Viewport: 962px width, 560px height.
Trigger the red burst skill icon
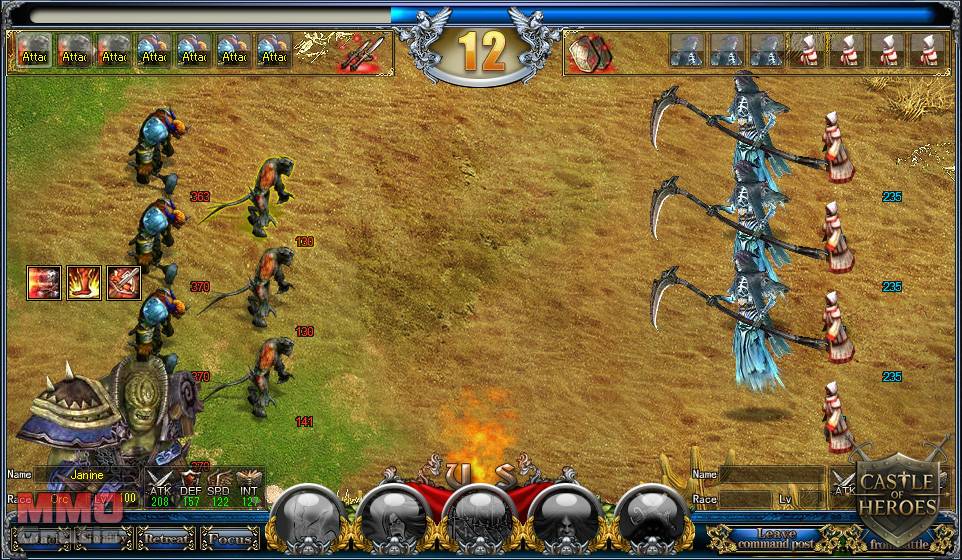coord(43,283)
